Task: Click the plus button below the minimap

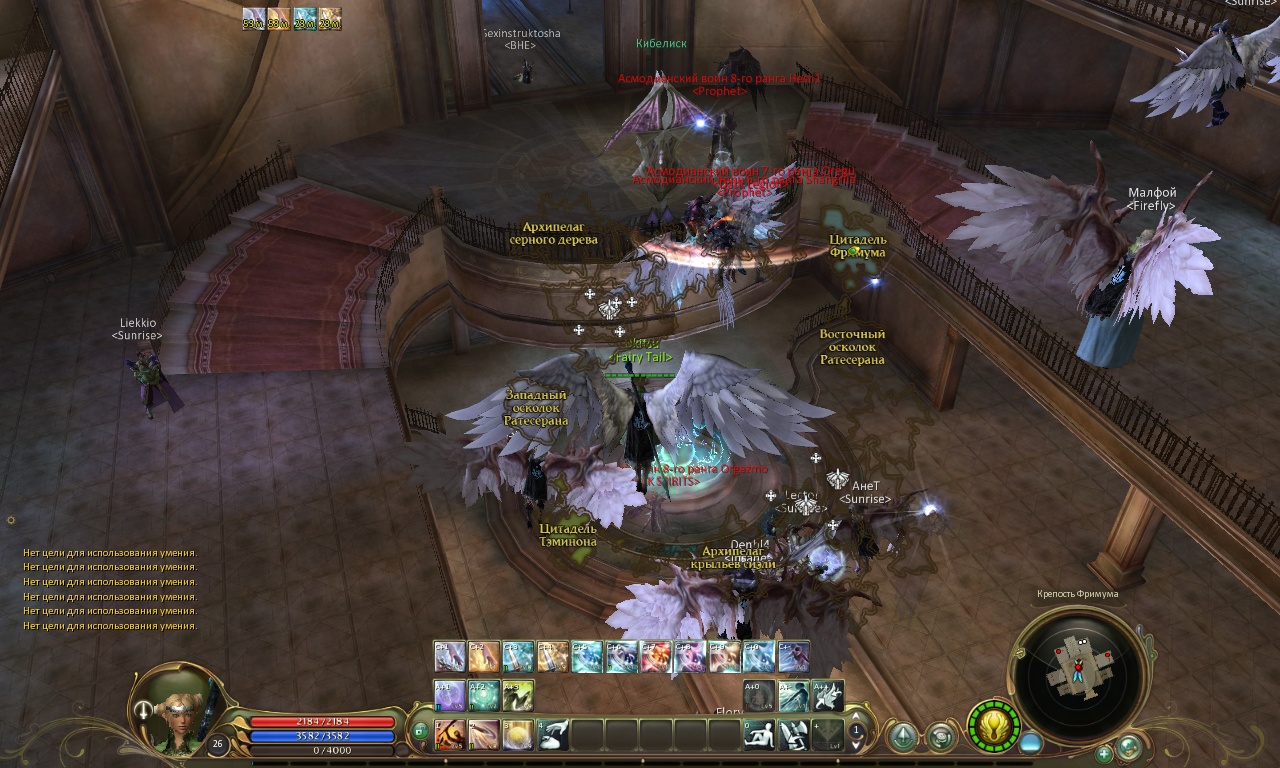Action: [x=1104, y=753]
